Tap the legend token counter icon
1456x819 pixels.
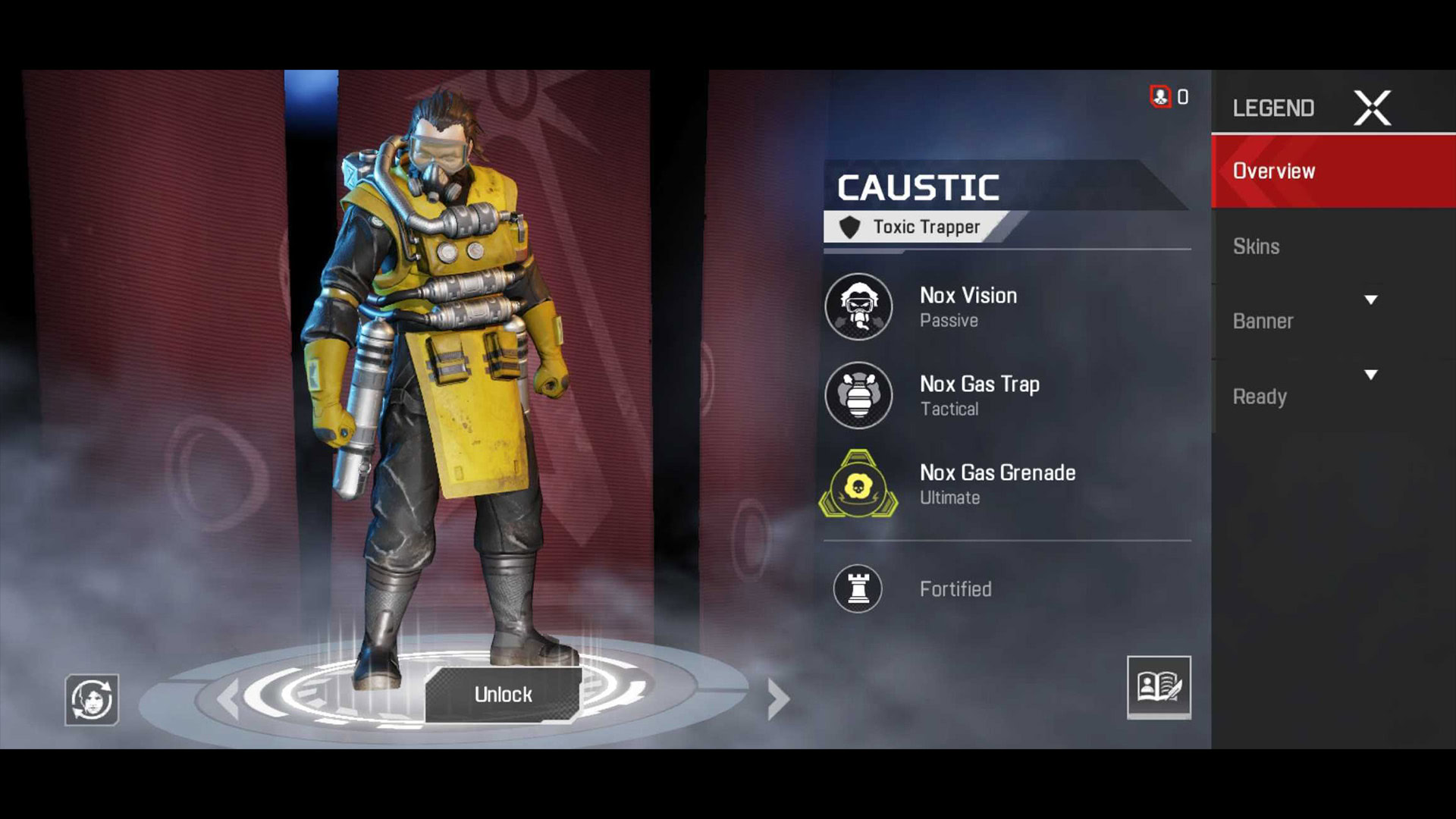(1160, 96)
